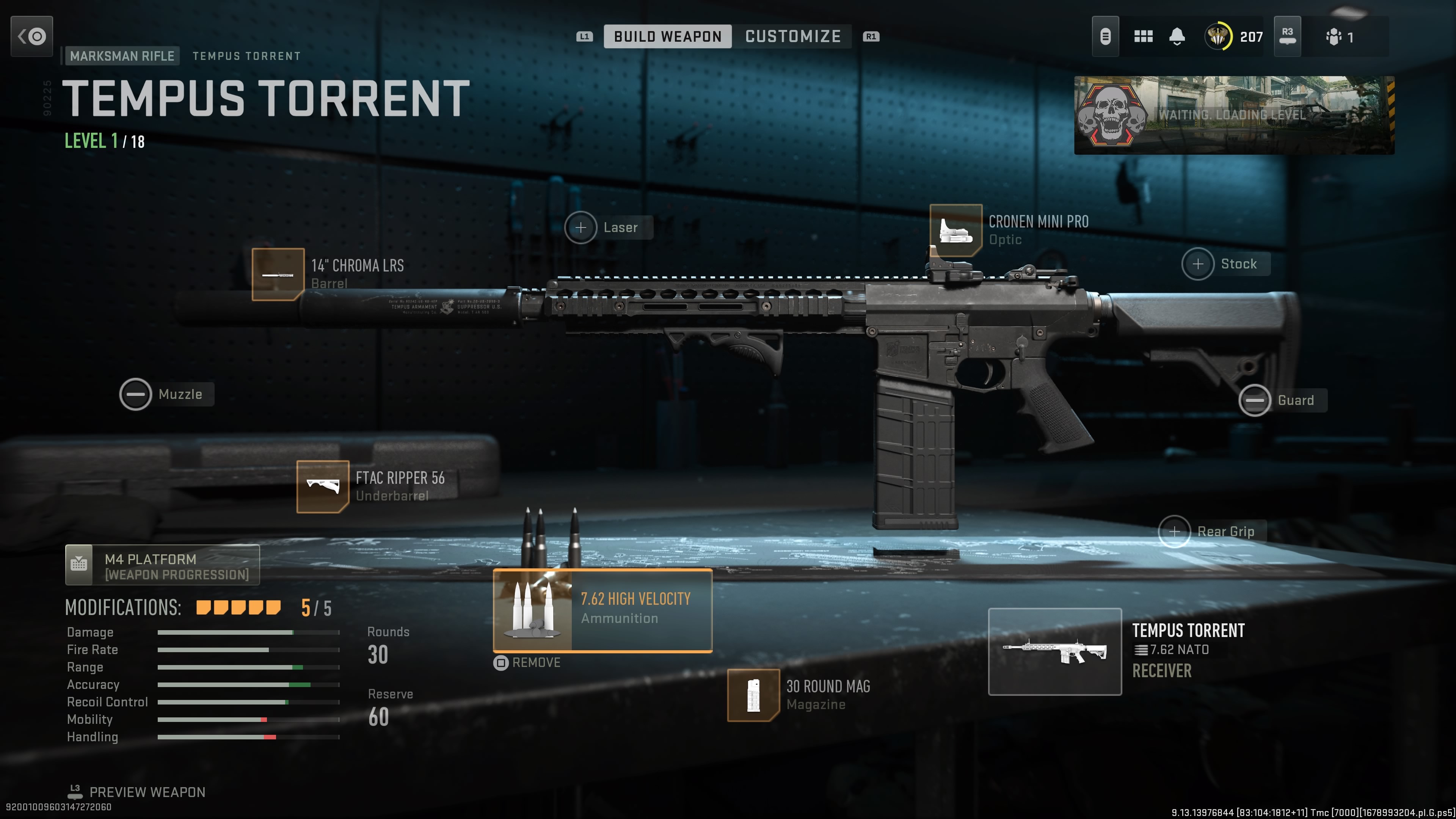Go back using the top-left back button
The image size is (1456, 819).
(31, 37)
